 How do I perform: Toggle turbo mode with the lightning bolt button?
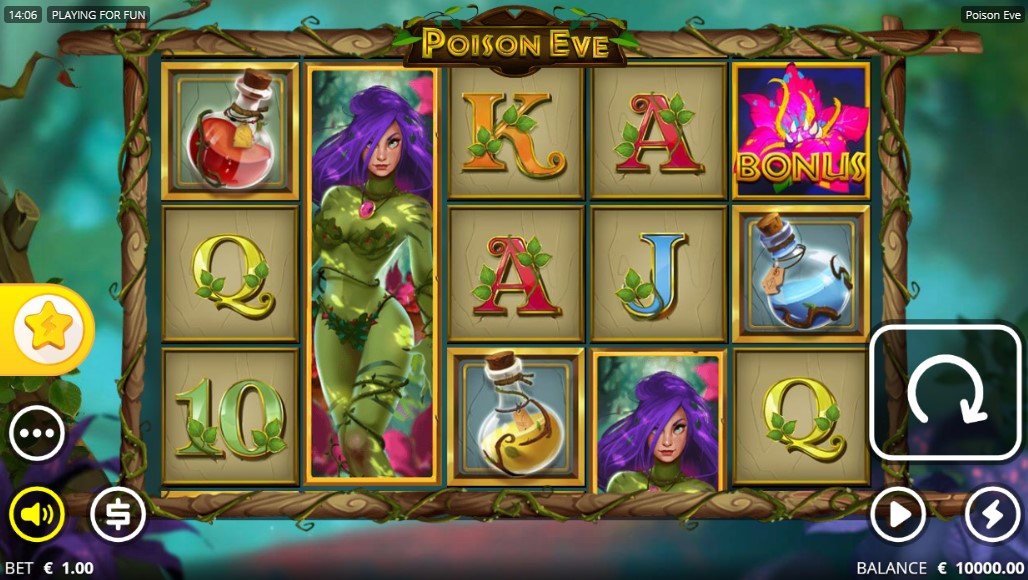click(992, 515)
